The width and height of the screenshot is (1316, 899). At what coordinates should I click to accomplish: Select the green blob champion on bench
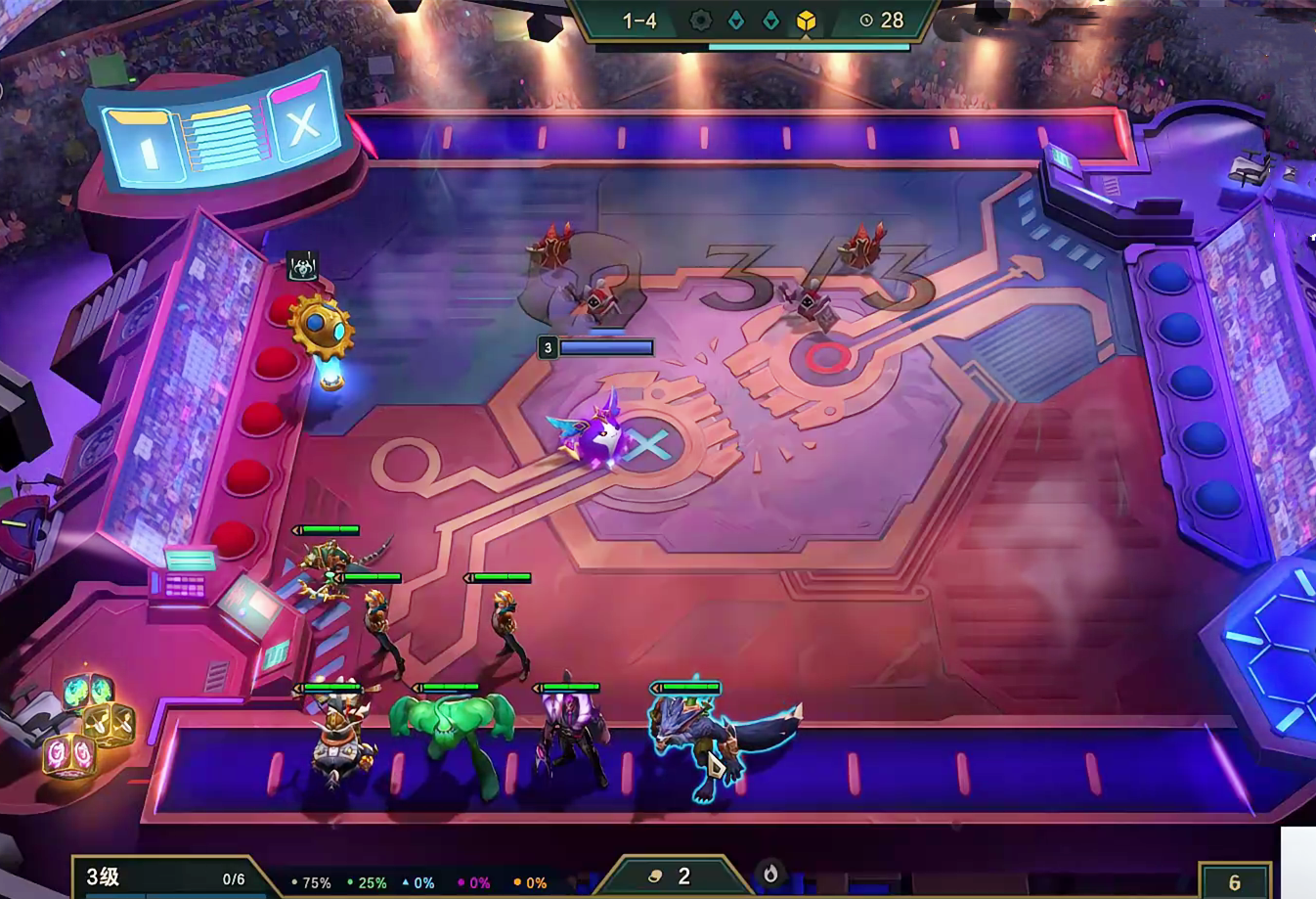[453, 733]
